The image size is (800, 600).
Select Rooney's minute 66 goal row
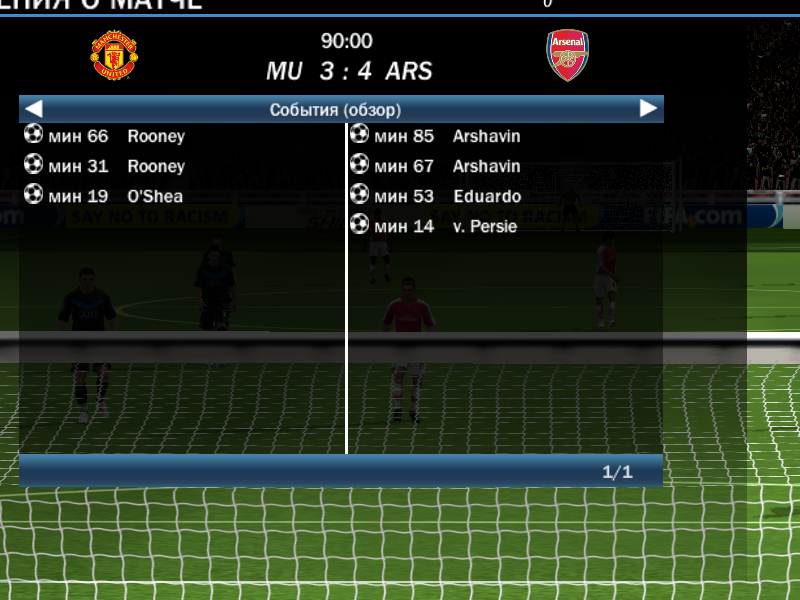[x=105, y=136]
